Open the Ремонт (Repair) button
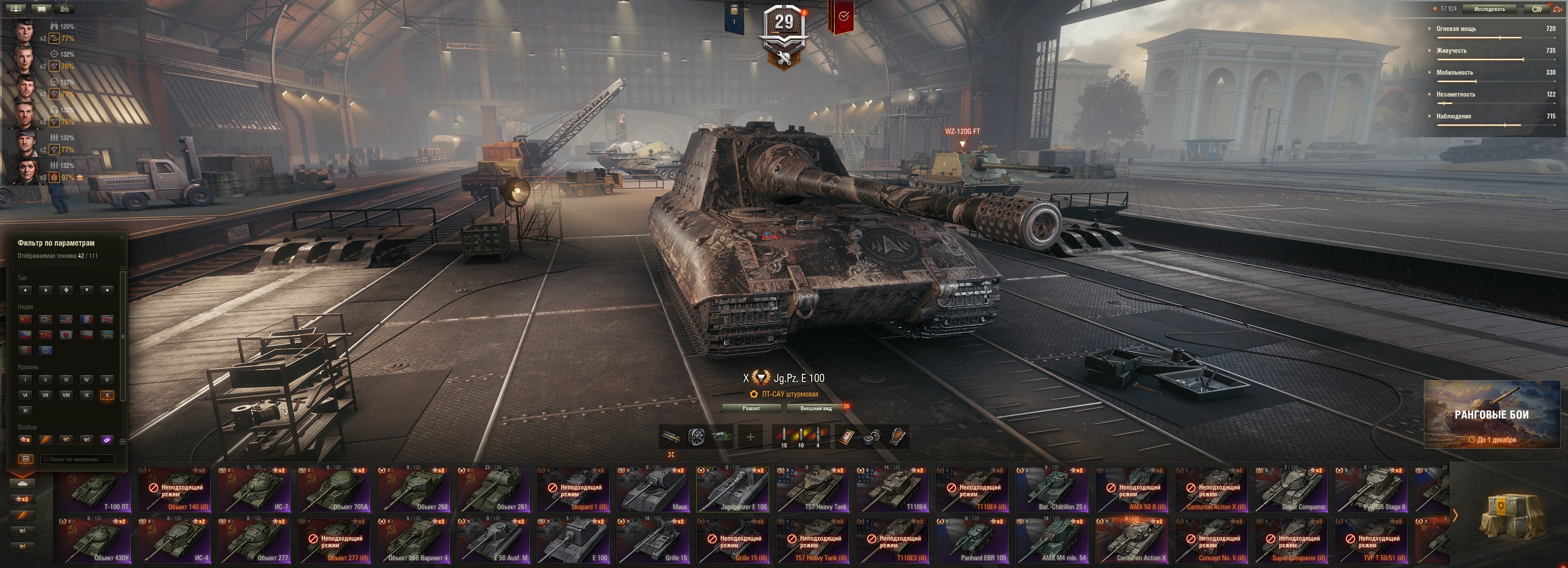The width and height of the screenshot is (1568, 568). [x=751, y=408]
